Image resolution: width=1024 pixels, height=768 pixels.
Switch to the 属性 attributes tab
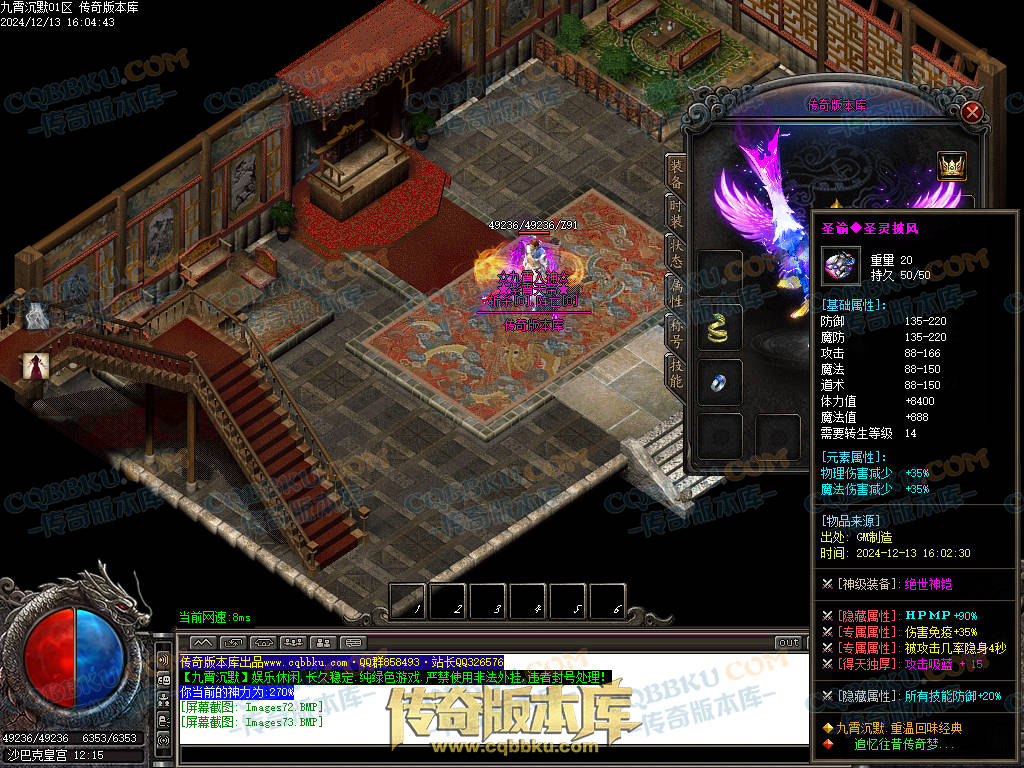pos(677,290)
